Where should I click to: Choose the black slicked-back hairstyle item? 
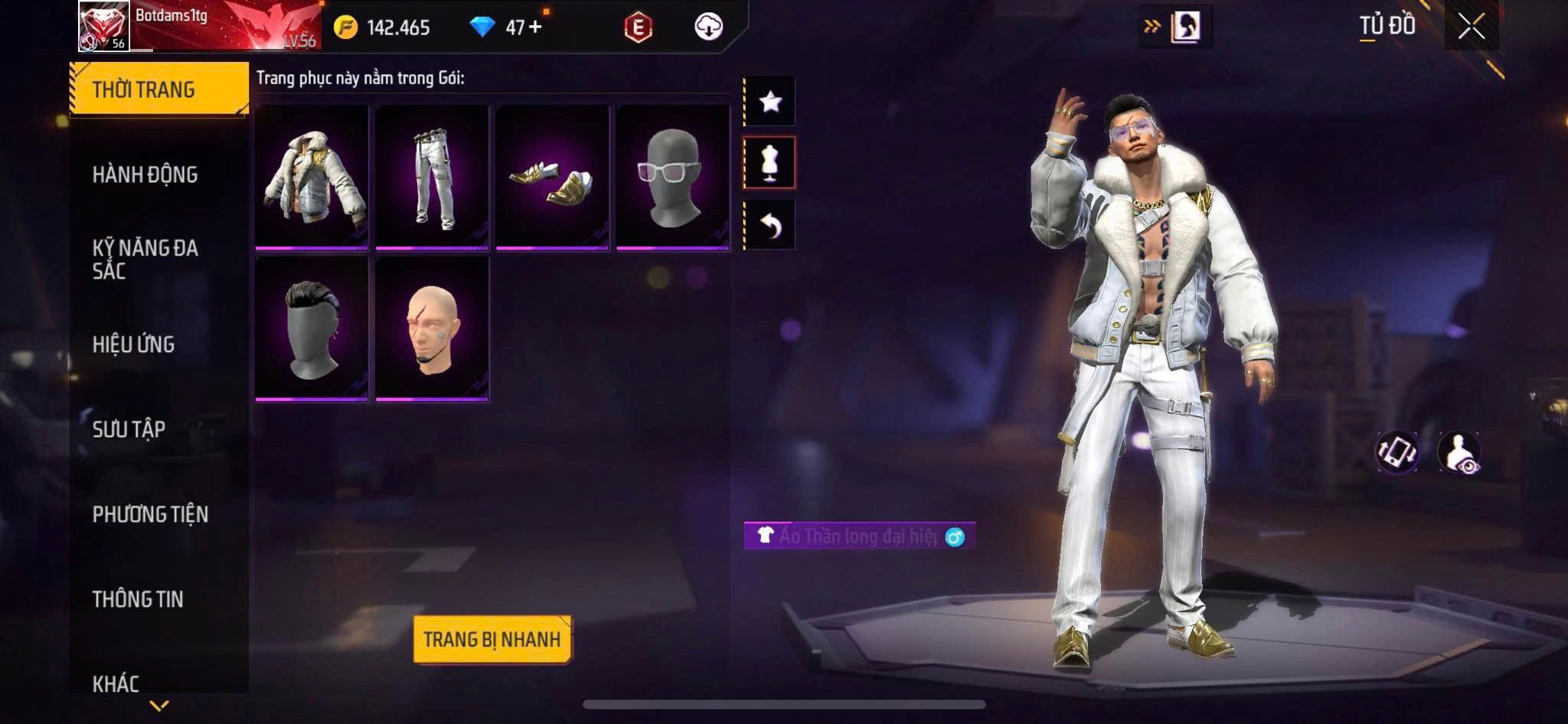(x=312, y=328)
